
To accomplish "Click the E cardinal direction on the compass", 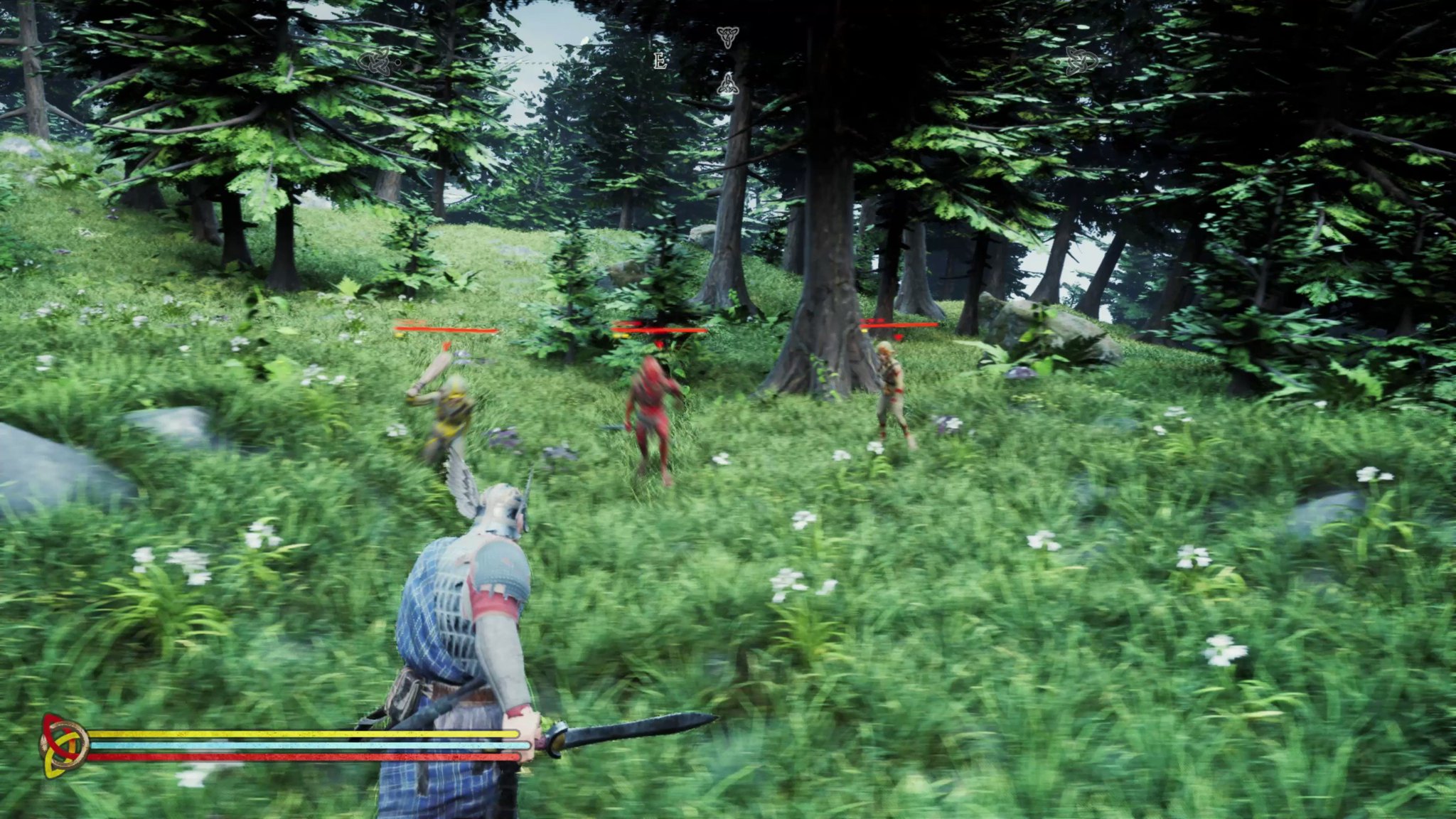I will (x=659, y=60).
